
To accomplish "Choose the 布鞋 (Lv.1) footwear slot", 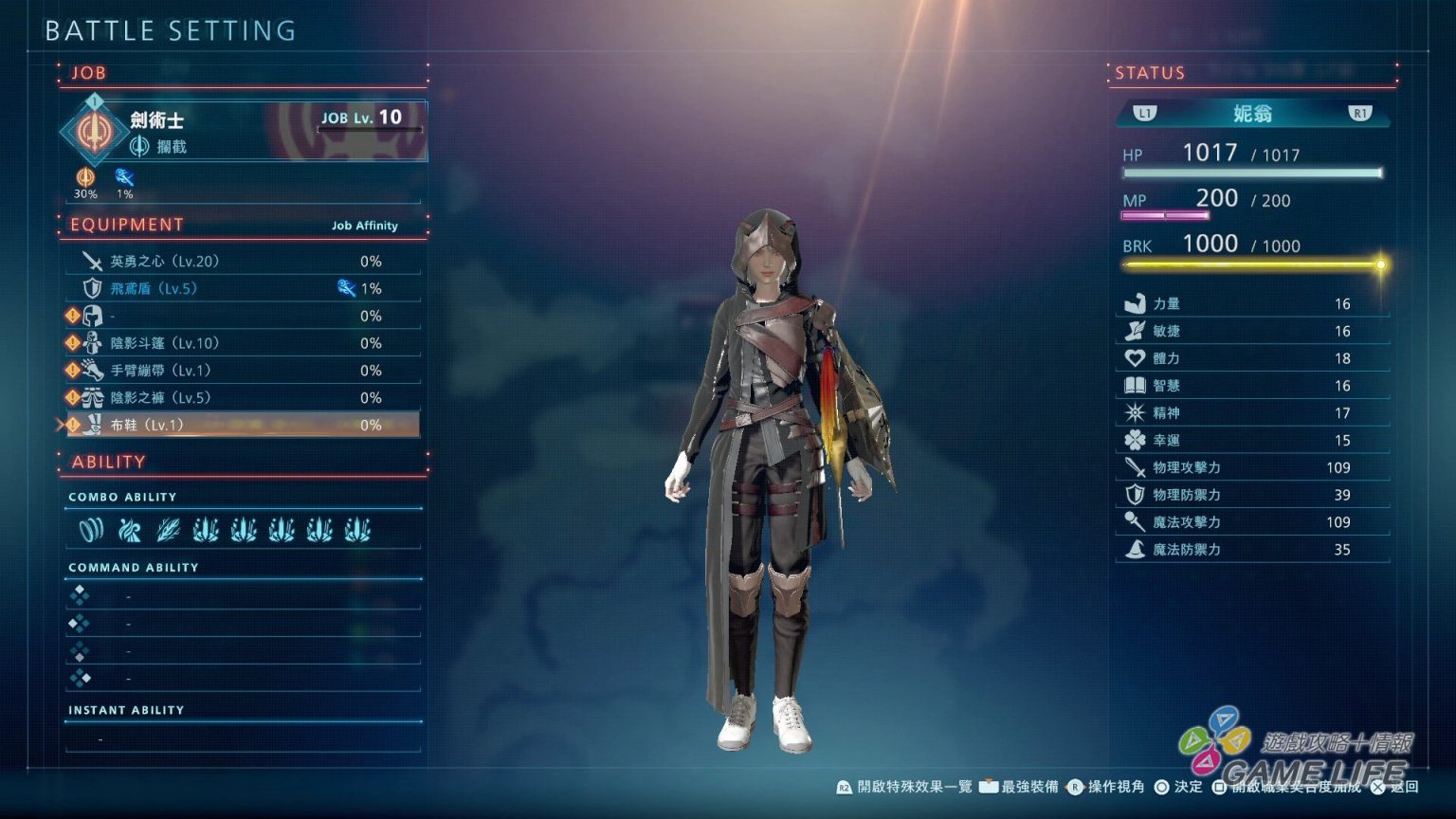I will [x=242, y=426].
